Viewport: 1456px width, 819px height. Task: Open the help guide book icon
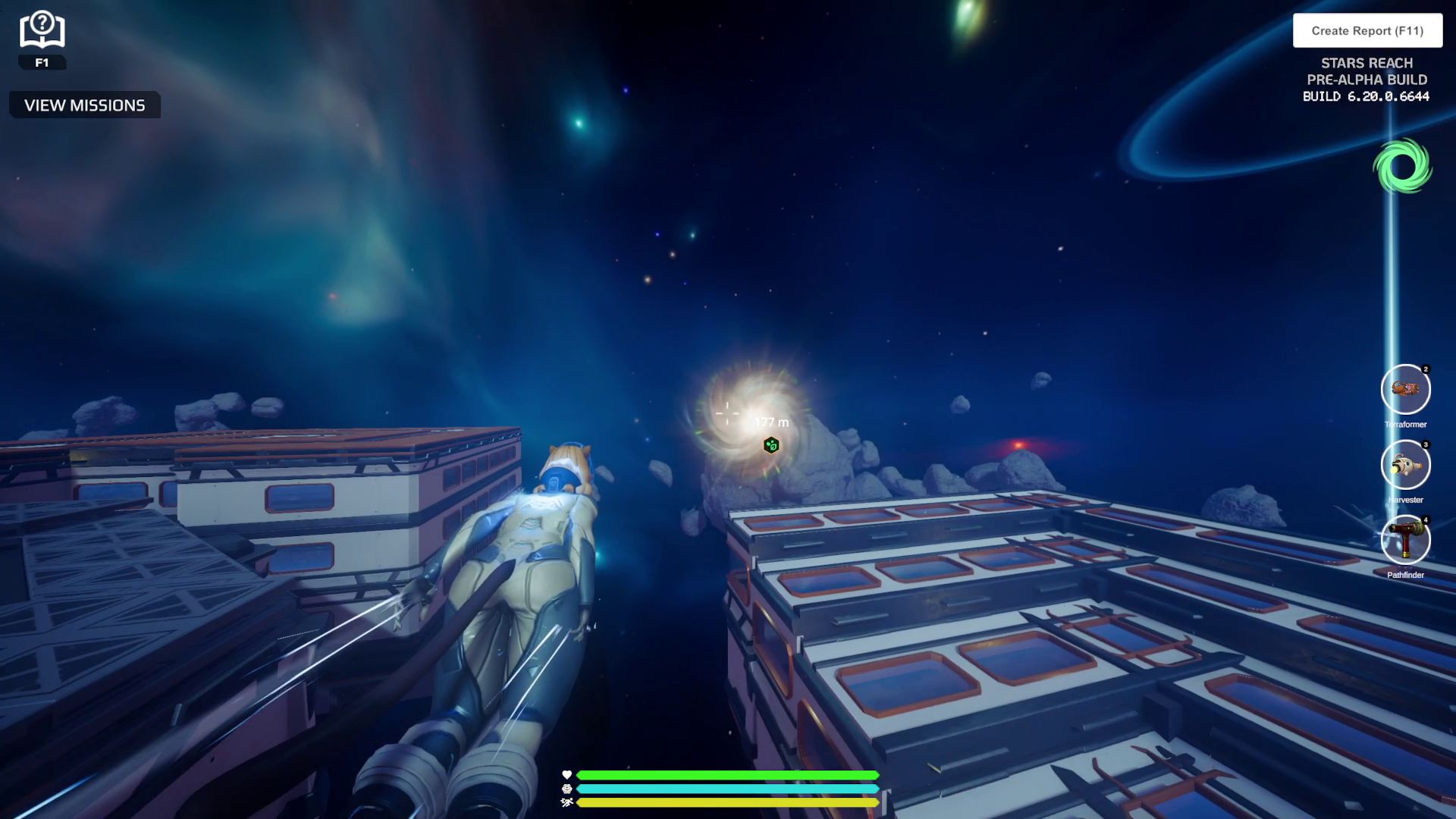(42, 30)
